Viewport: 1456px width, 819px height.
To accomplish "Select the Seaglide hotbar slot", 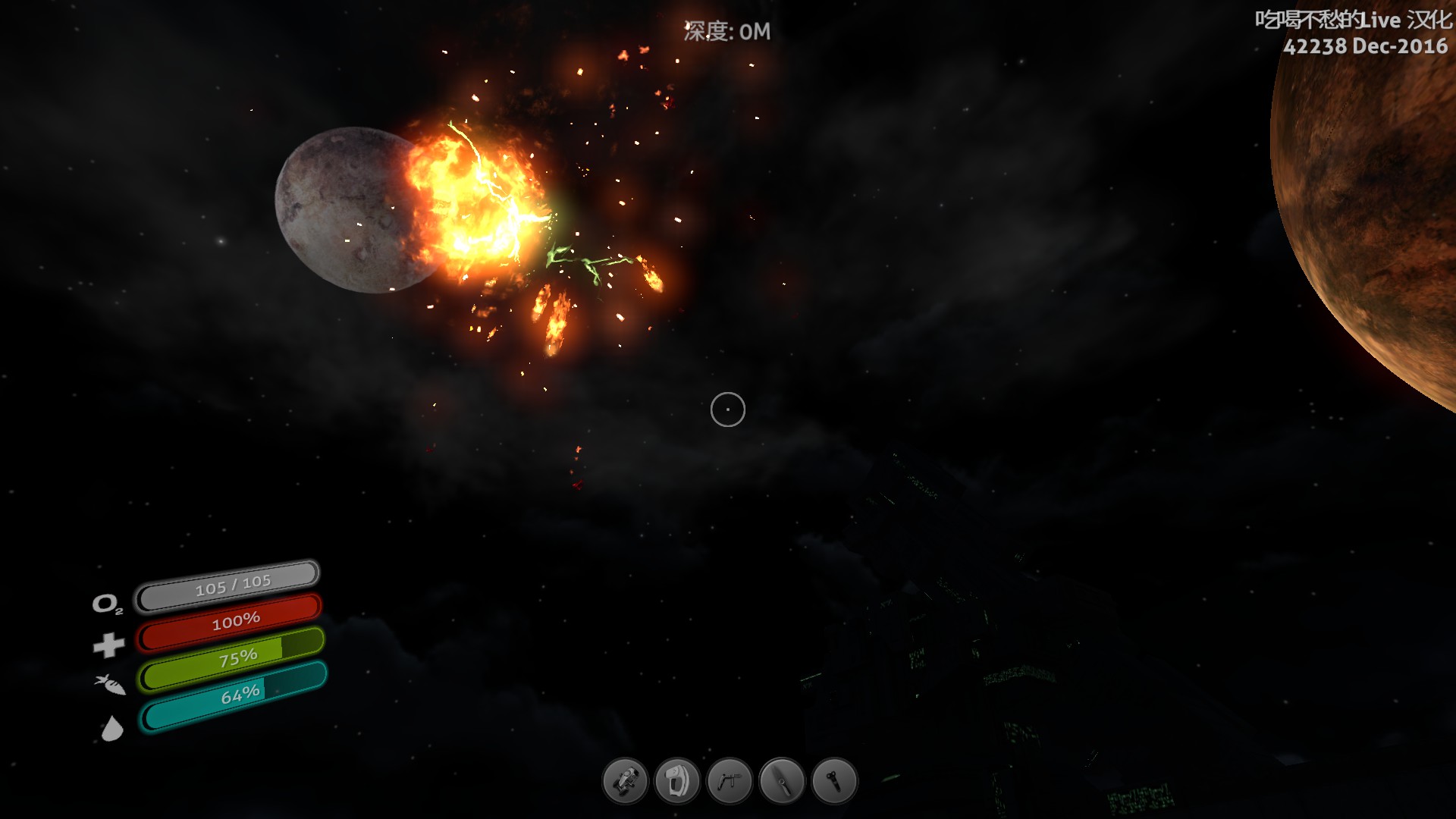I will (625, 780).
